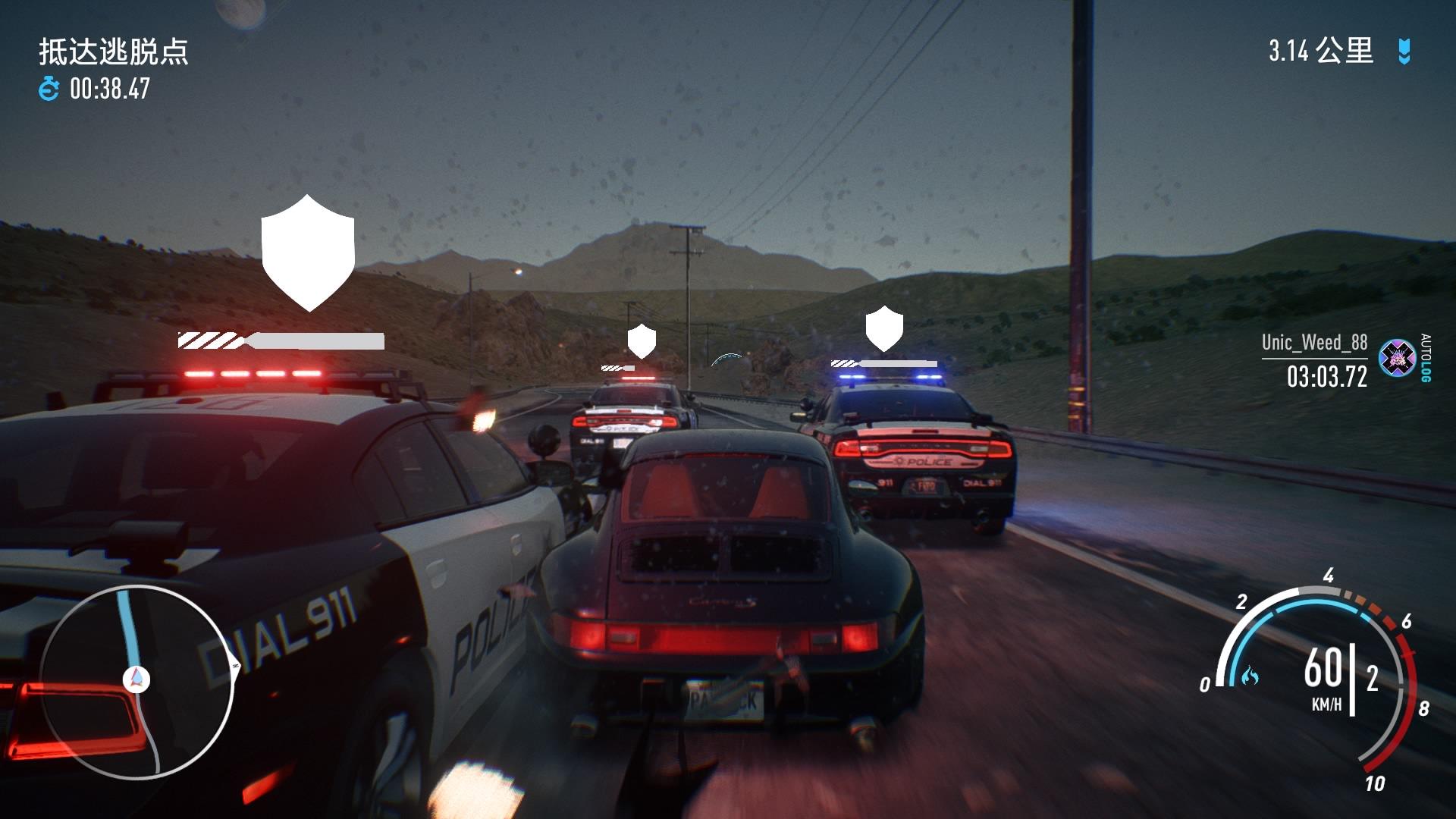Click the shield marker above the blue-lit police car

[x=884, y=328]
